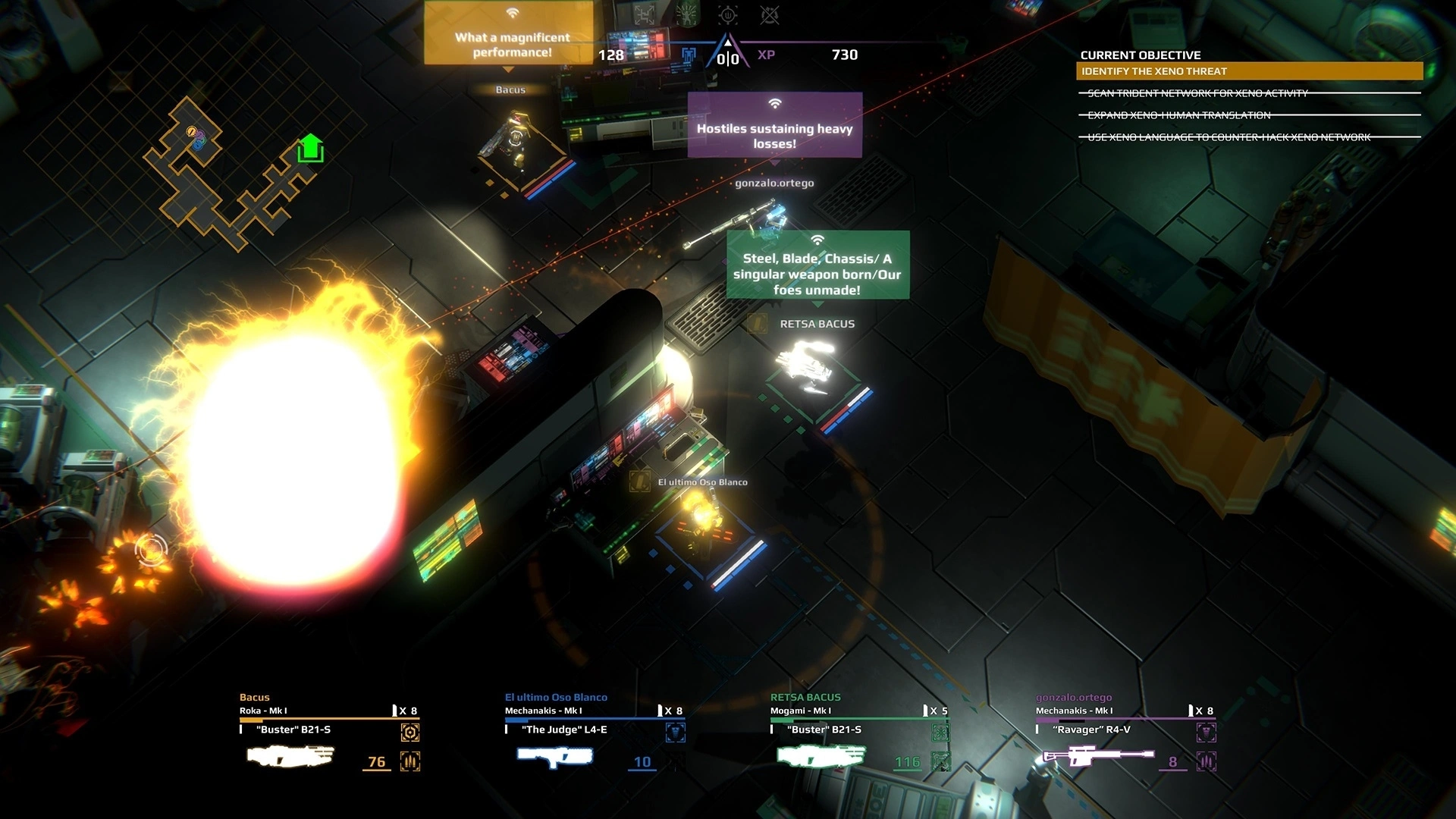1456x819 pixels.
Task: Click El ultimo Oso Blanco's Judge L4-E weapon
Action: [x=554, y=756]
